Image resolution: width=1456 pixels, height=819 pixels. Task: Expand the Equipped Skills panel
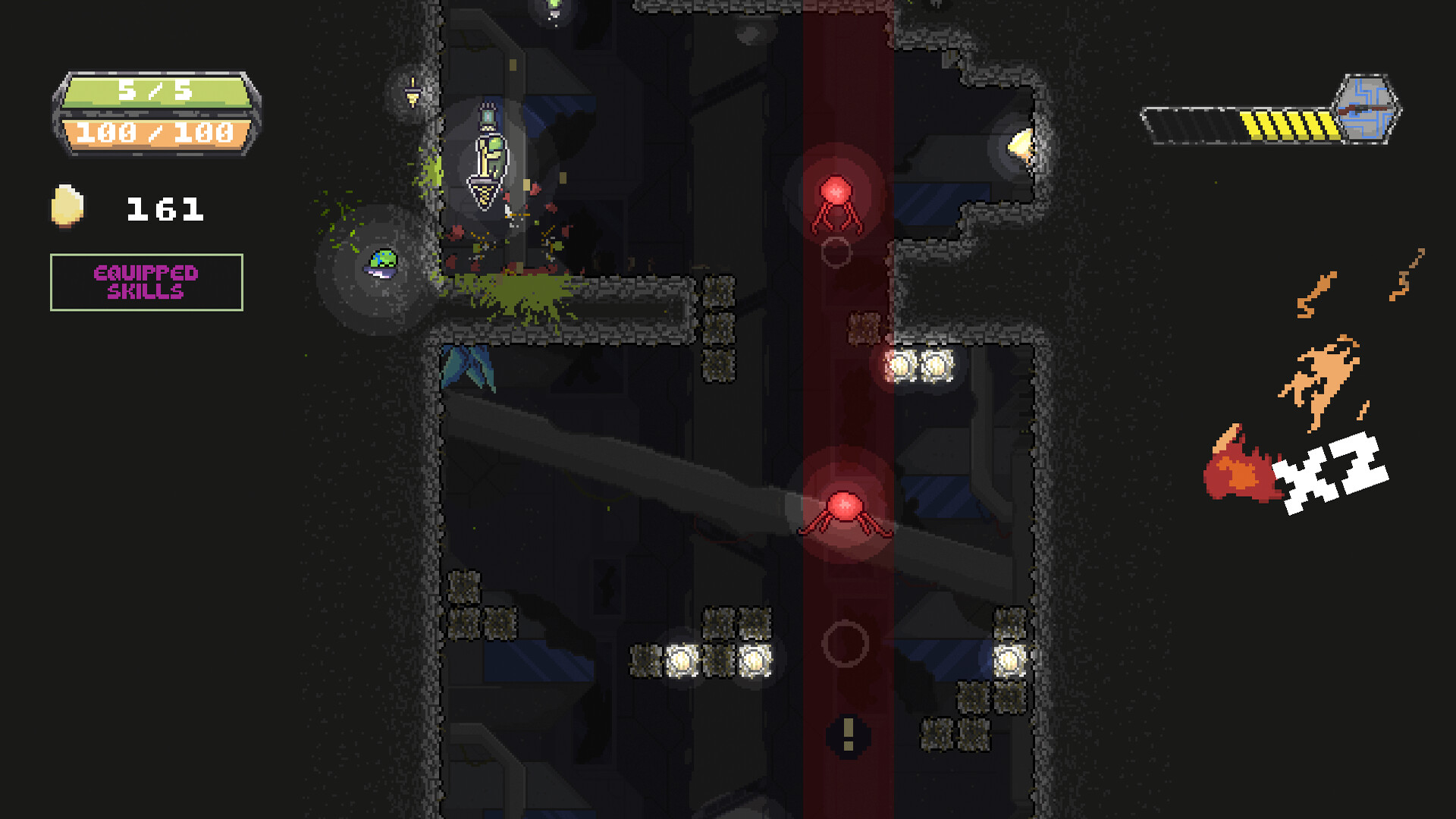(x=146, y=281)
